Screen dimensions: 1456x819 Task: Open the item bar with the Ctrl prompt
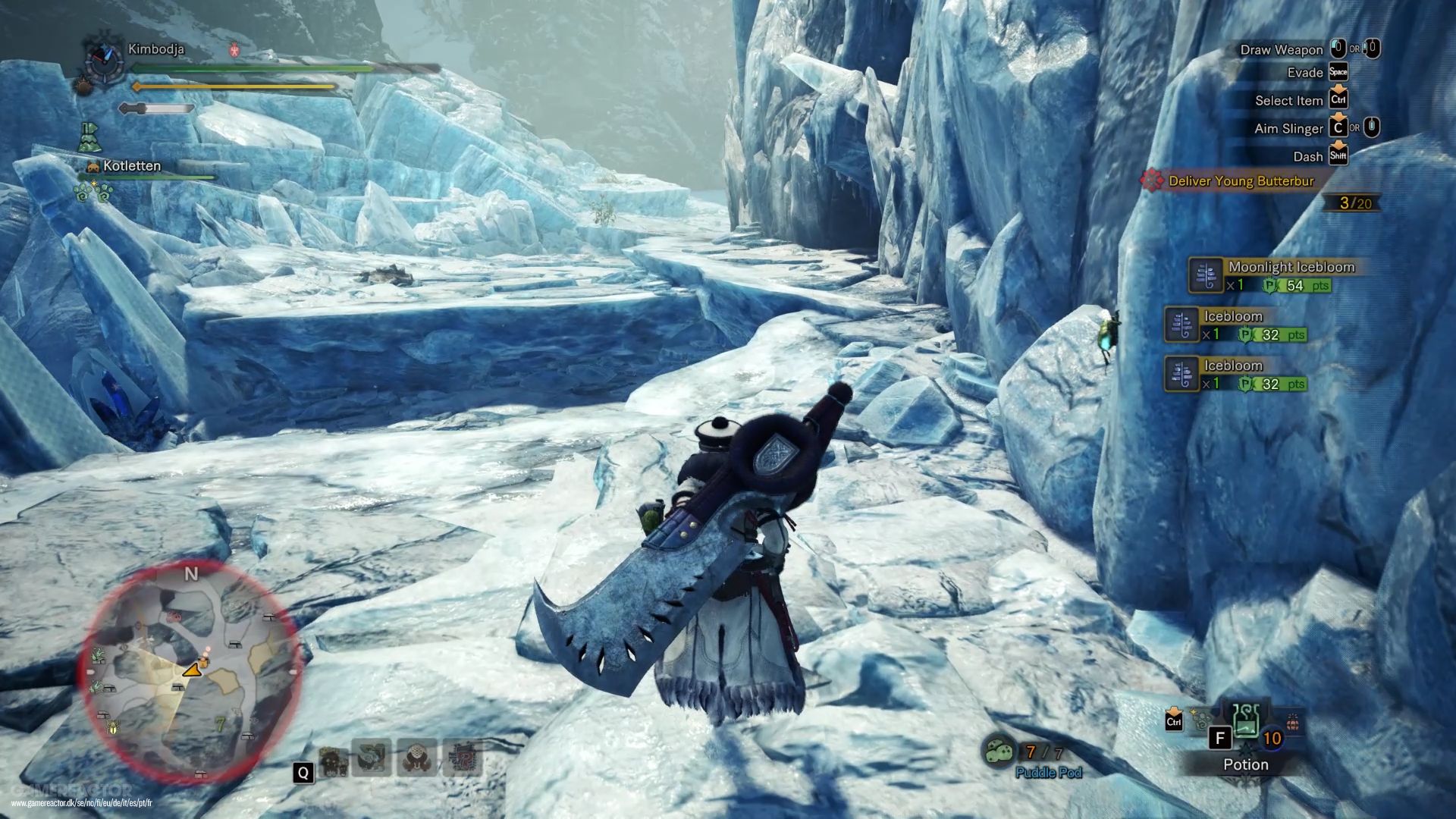click(1172, 722)
